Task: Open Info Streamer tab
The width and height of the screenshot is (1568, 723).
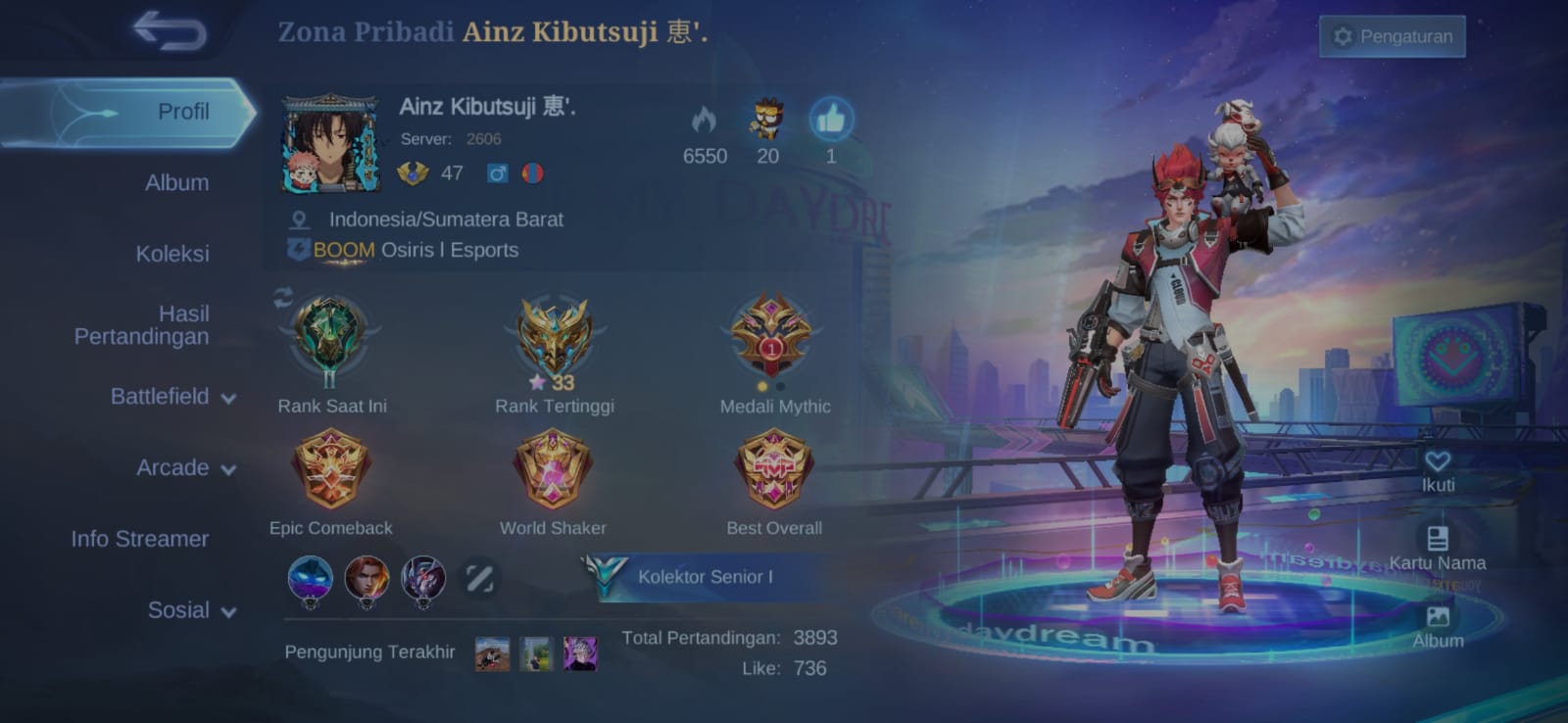Action: (139, 539)
